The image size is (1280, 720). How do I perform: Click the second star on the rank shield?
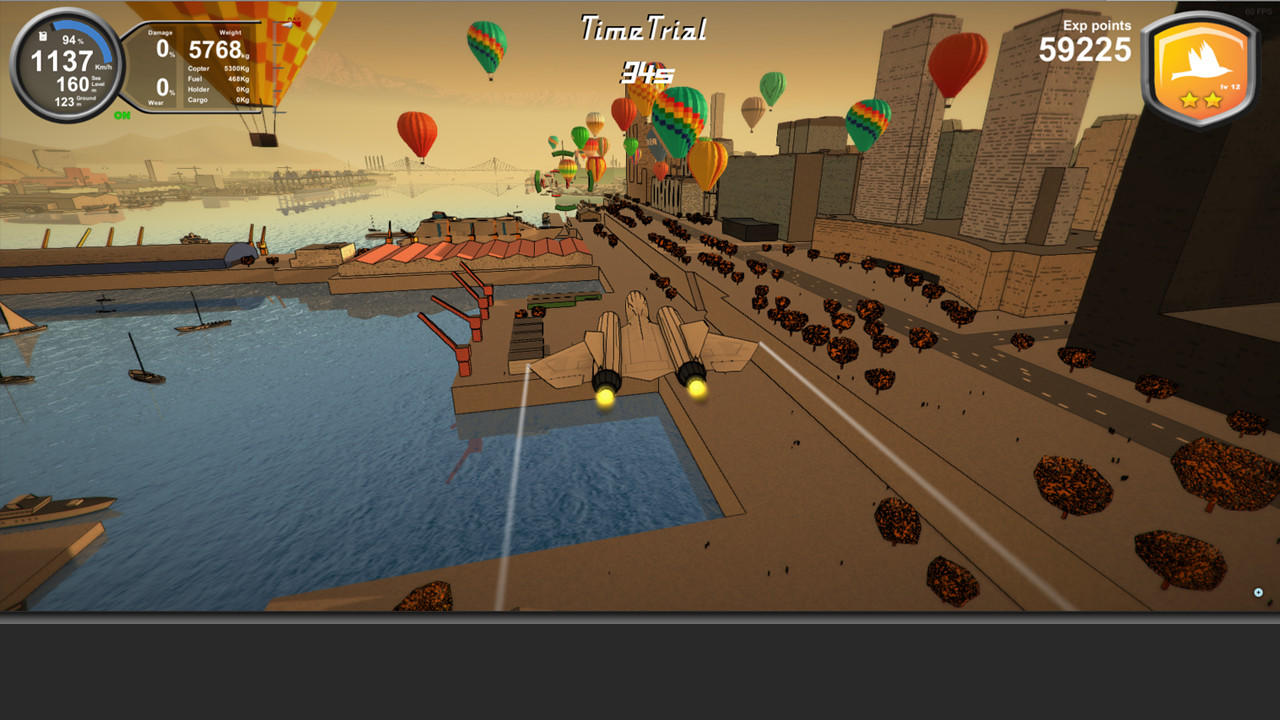pyautogui.click(x=1214, y=99)
